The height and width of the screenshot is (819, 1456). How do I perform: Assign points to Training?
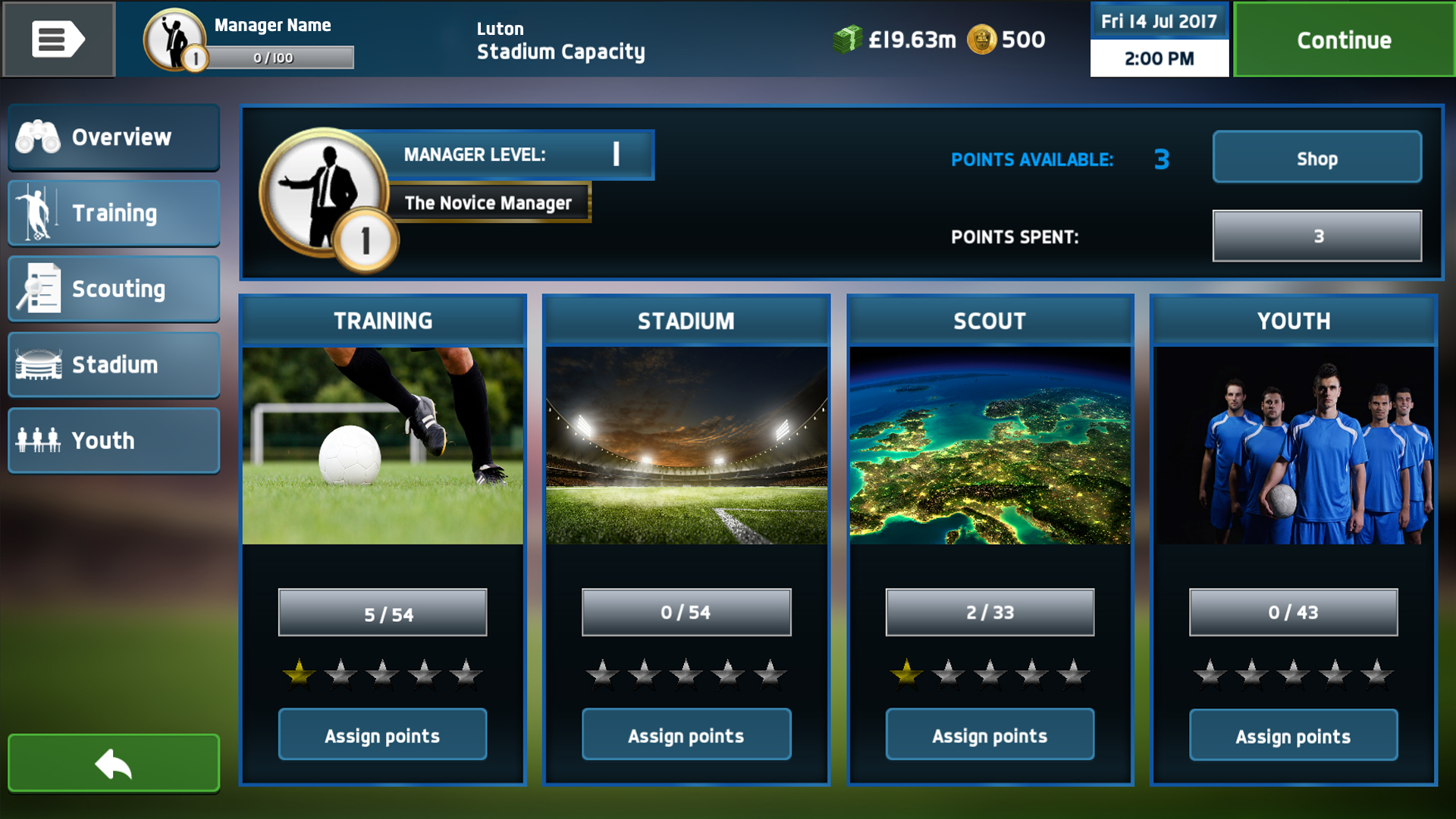(x=382, y=735)
